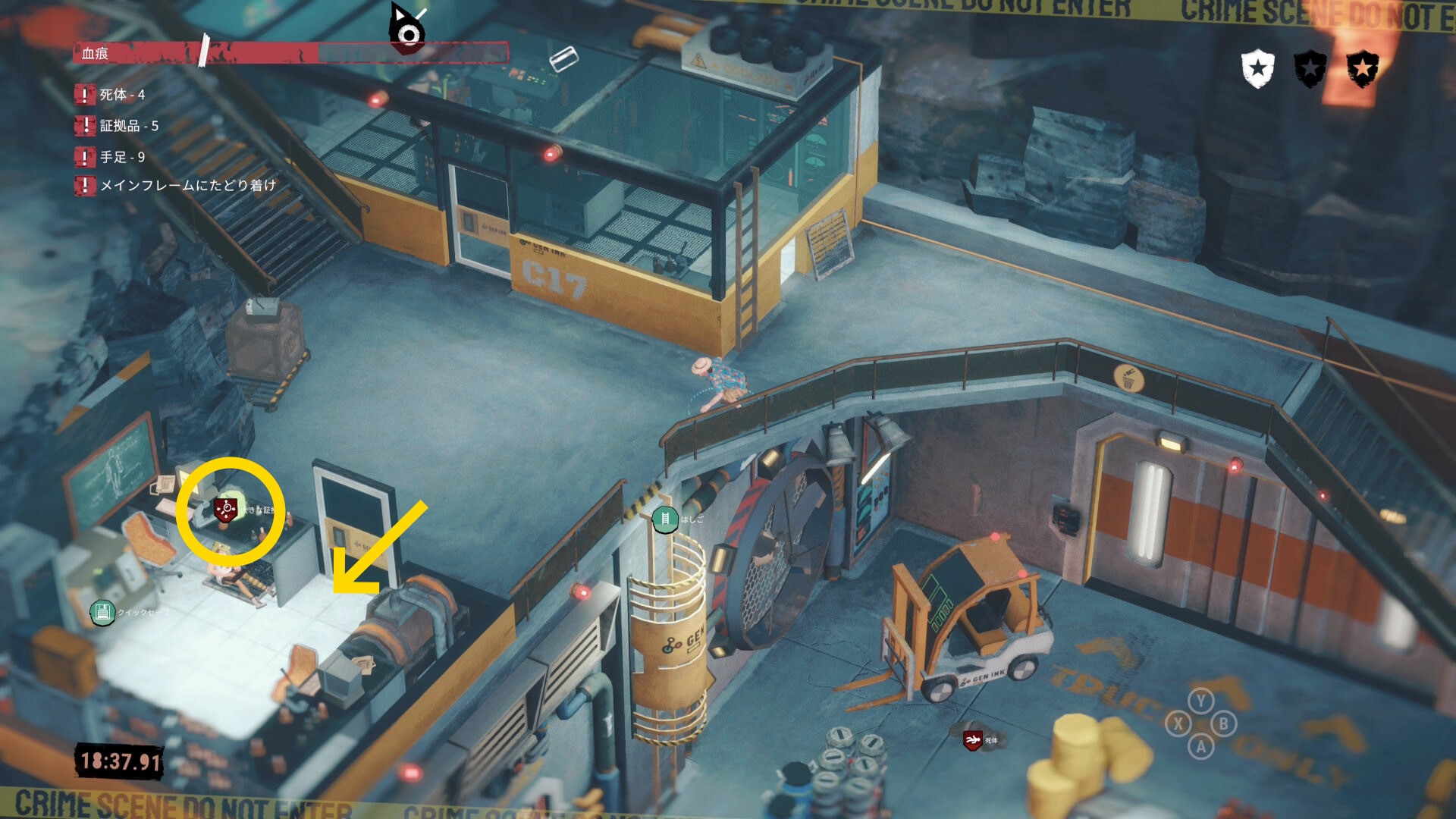Click the はしご ladder marker
1456x819 pixels.
[x=665, y=519]
